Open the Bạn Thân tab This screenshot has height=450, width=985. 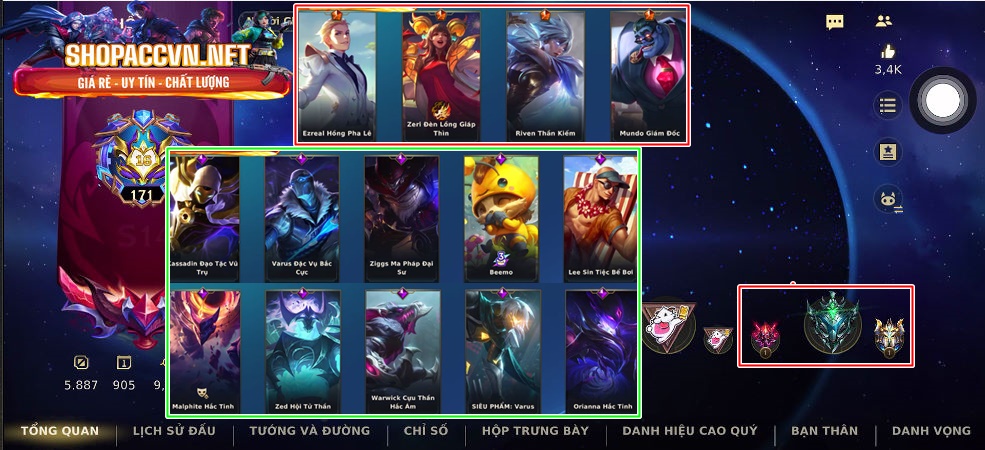point(824,431)
